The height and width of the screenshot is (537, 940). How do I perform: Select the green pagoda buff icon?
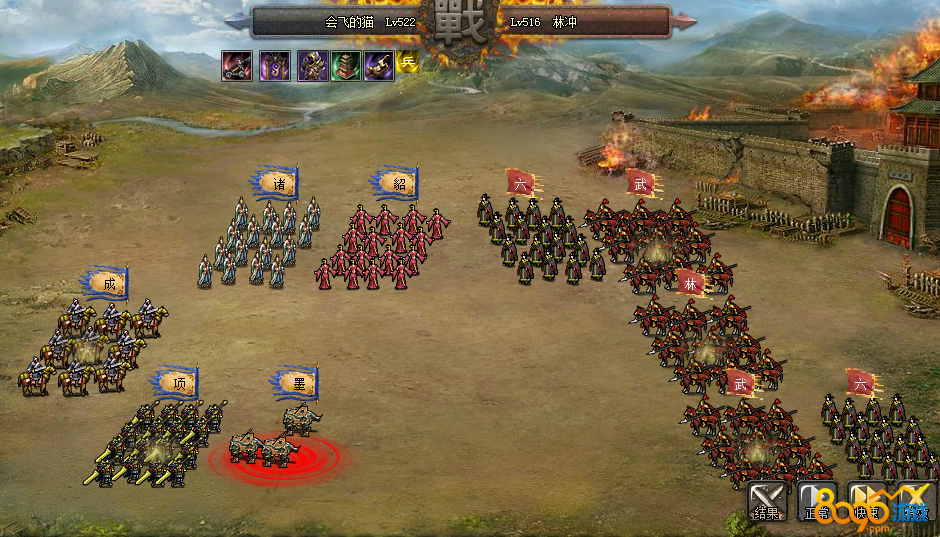(347, 66)
